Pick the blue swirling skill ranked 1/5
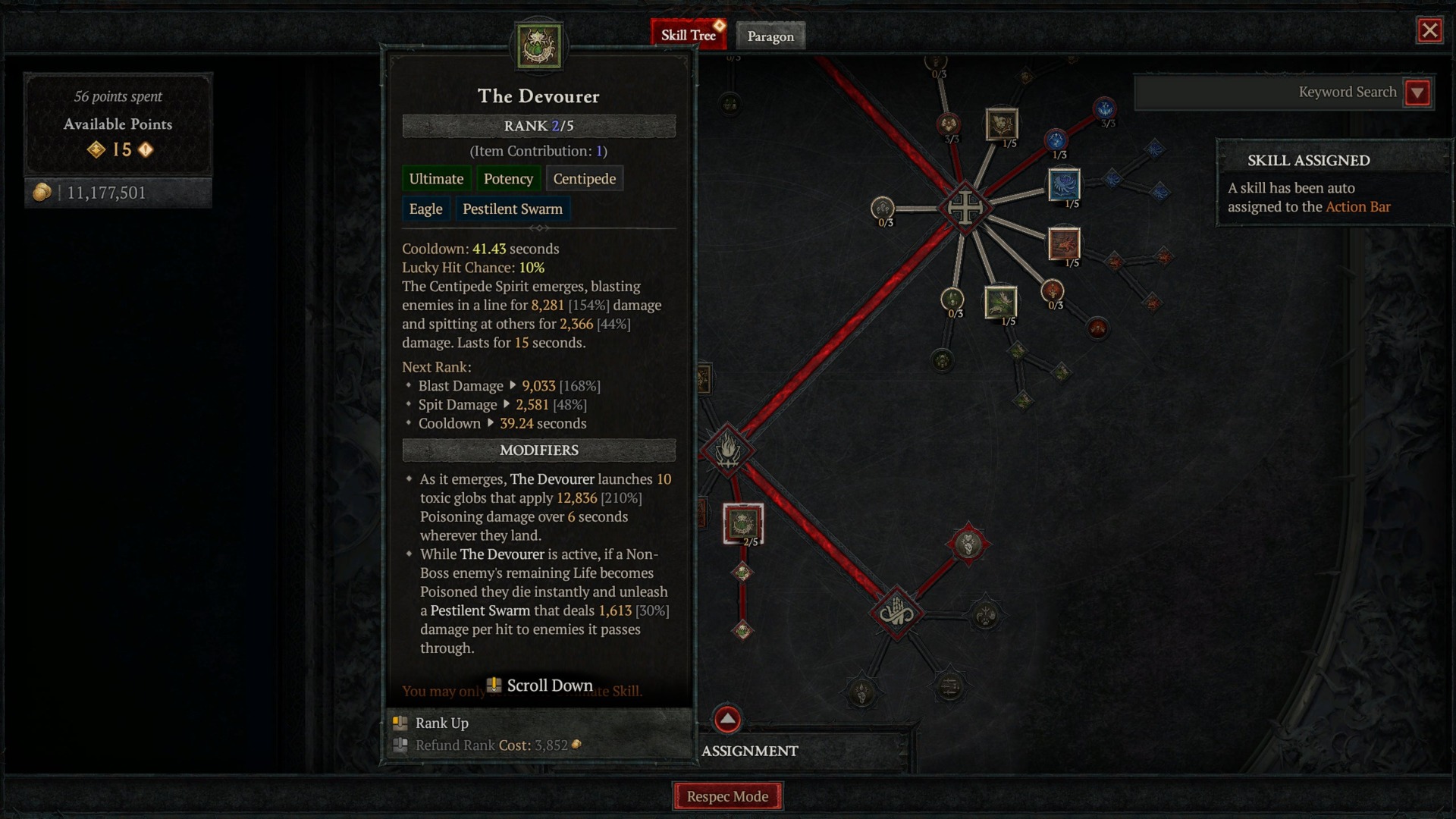The height and width of the screenshot is (819, 1456). point(1064,185)
